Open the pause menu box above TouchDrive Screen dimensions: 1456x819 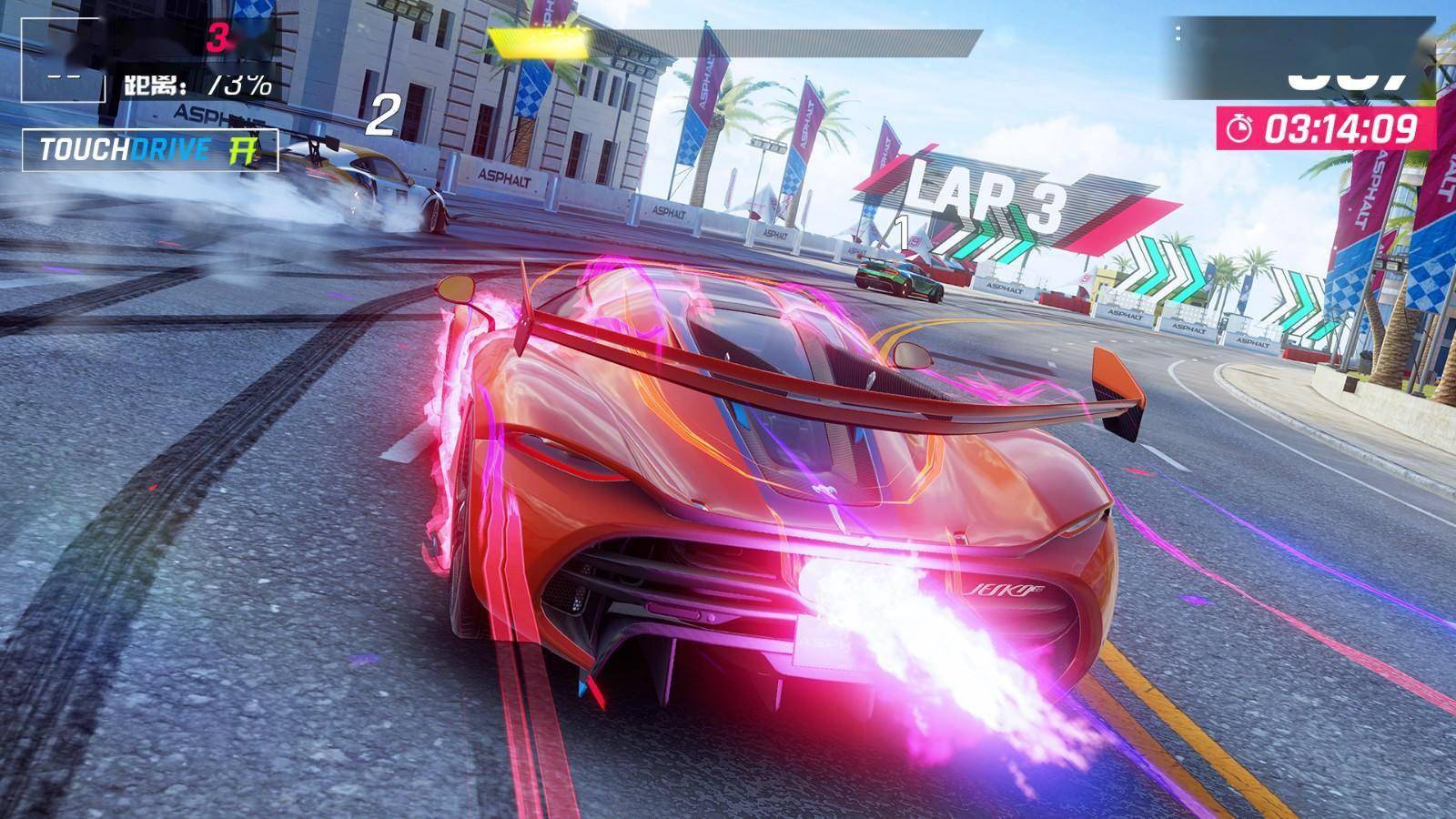pyautogui.click(x=62, y=58)
